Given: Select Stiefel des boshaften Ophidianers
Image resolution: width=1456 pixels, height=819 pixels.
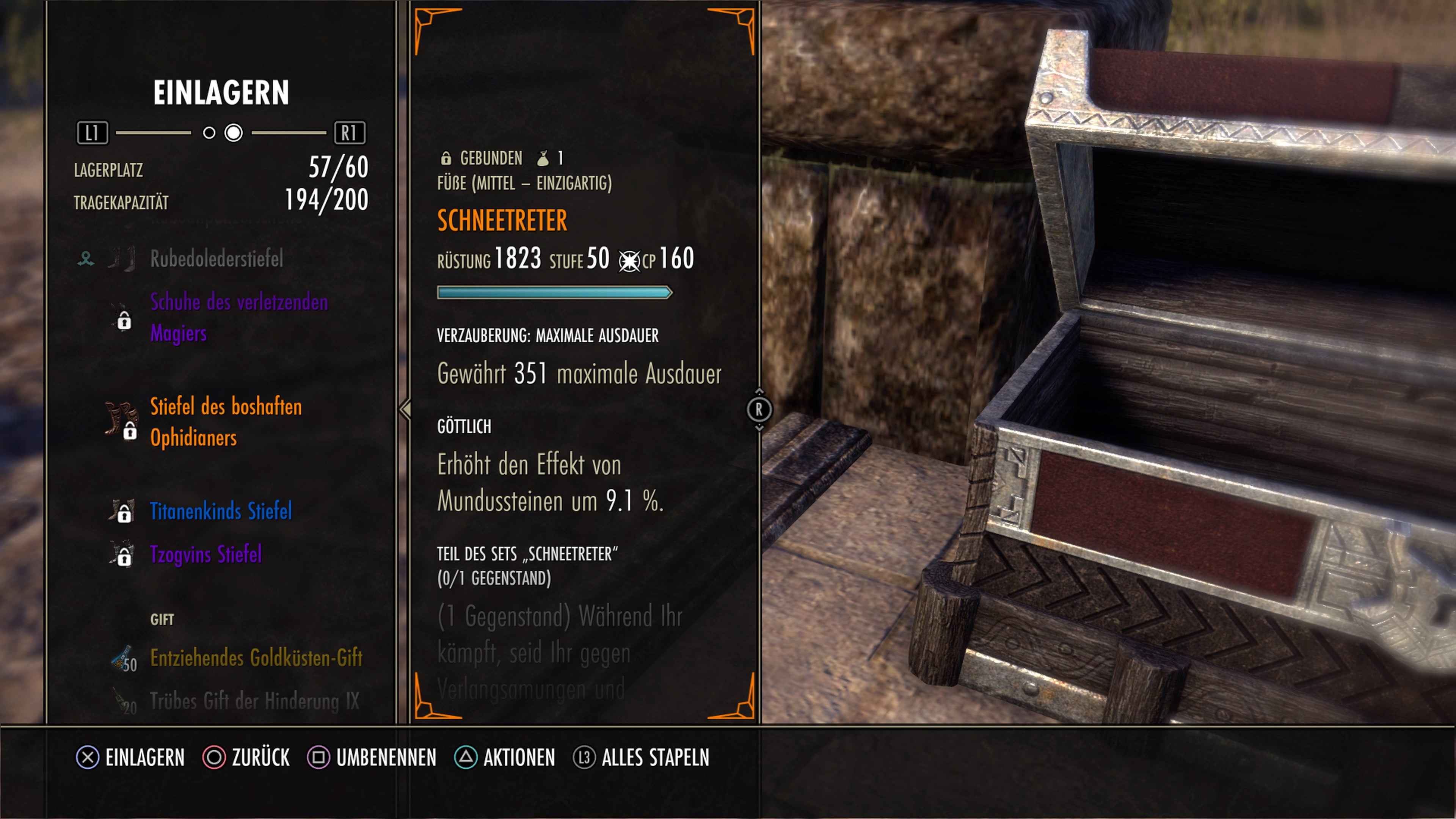Looking at the screenshot, I should [x=226, y=422].
